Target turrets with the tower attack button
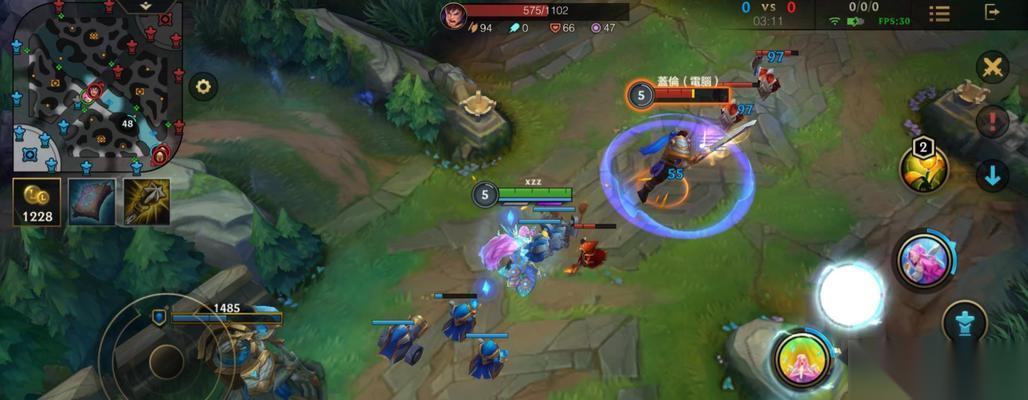 click(x=965, y=323)
